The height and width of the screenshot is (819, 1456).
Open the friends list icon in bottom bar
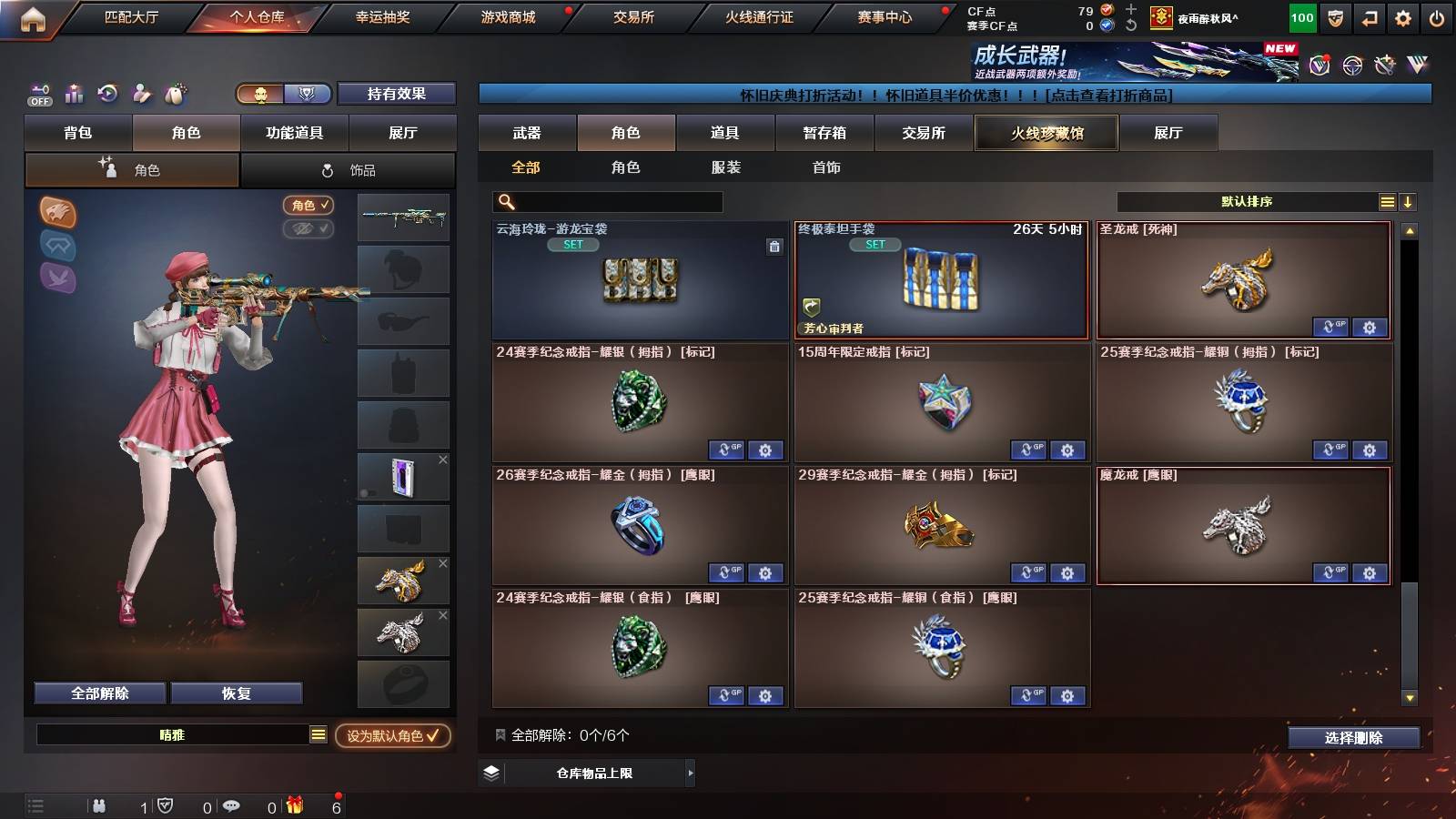tap(100, 805)
